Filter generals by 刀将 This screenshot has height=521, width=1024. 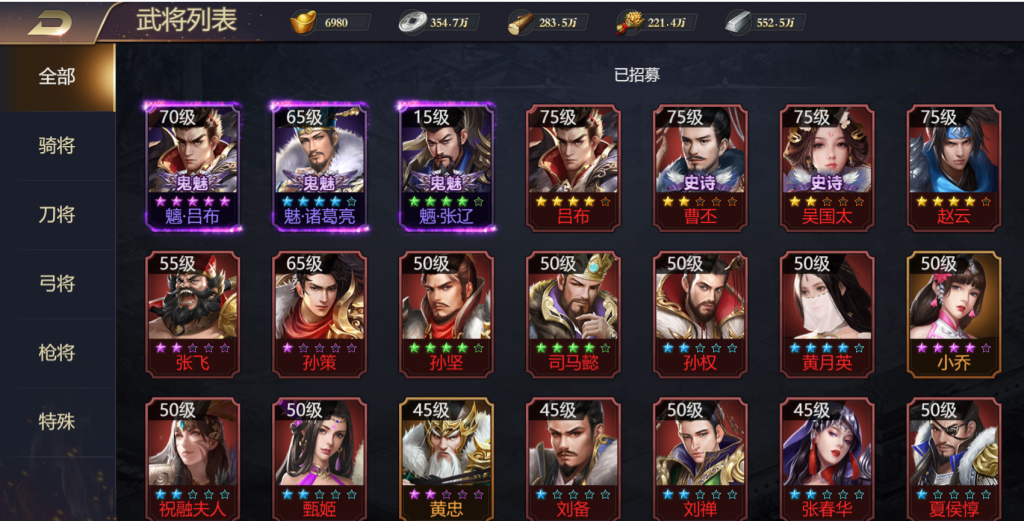[57, 215]
